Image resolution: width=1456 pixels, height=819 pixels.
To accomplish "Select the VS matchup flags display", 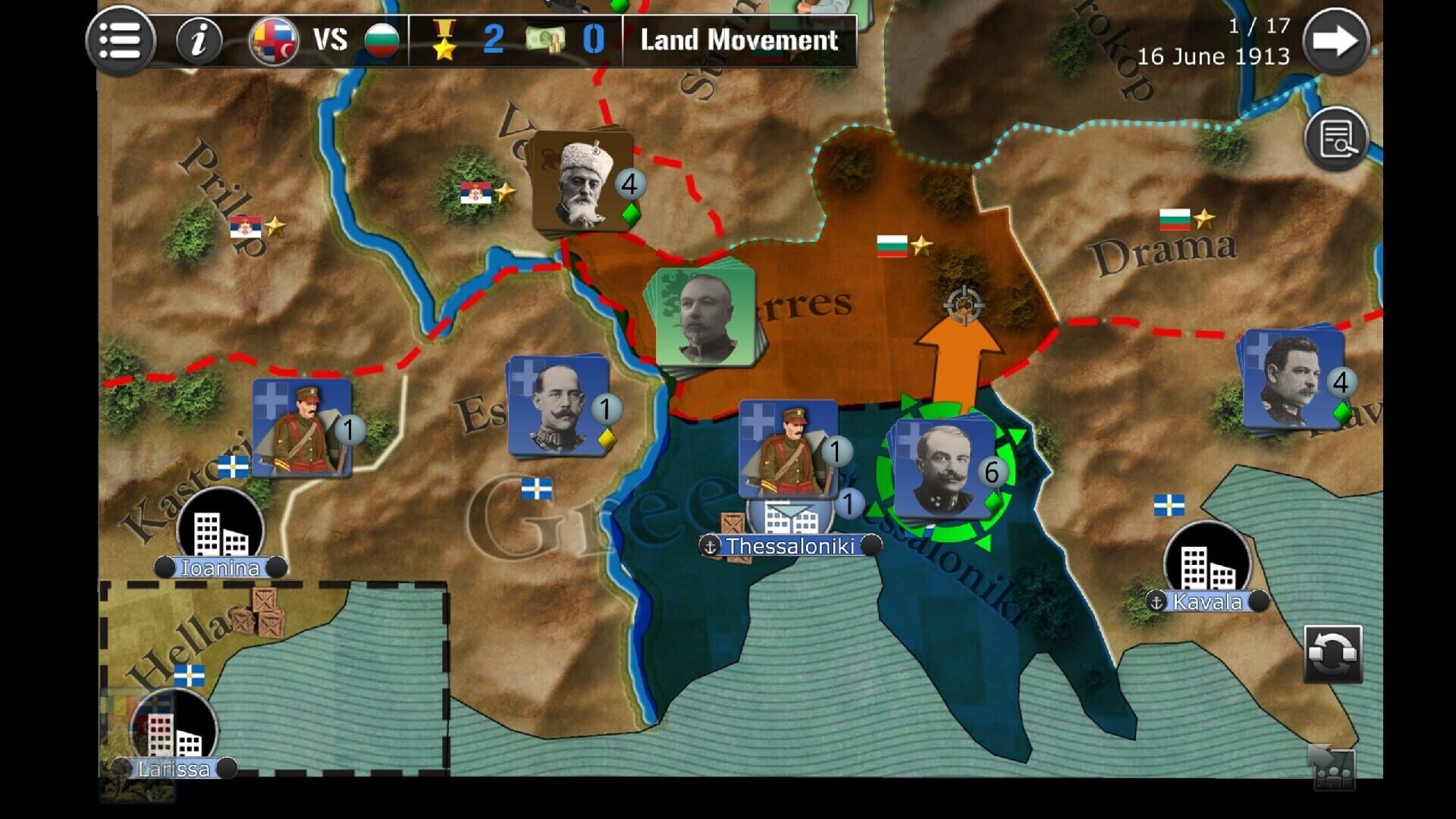I will click(x=318, y=39).
